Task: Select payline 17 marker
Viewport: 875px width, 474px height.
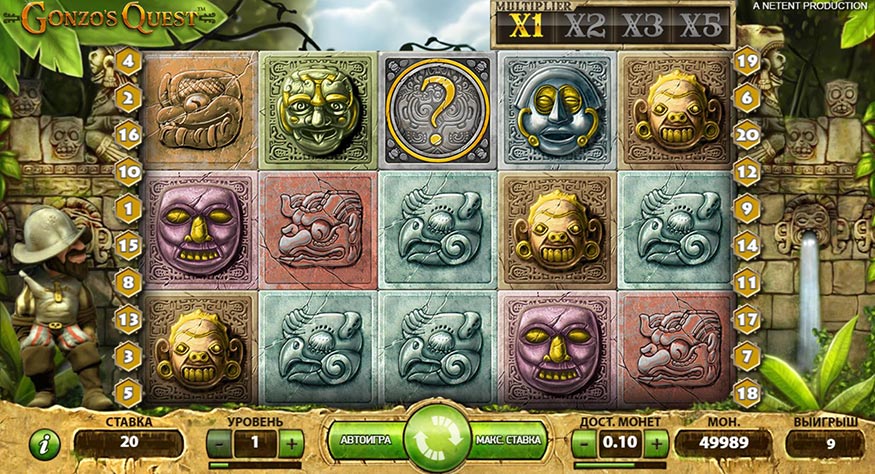Action: coord(746,318)
